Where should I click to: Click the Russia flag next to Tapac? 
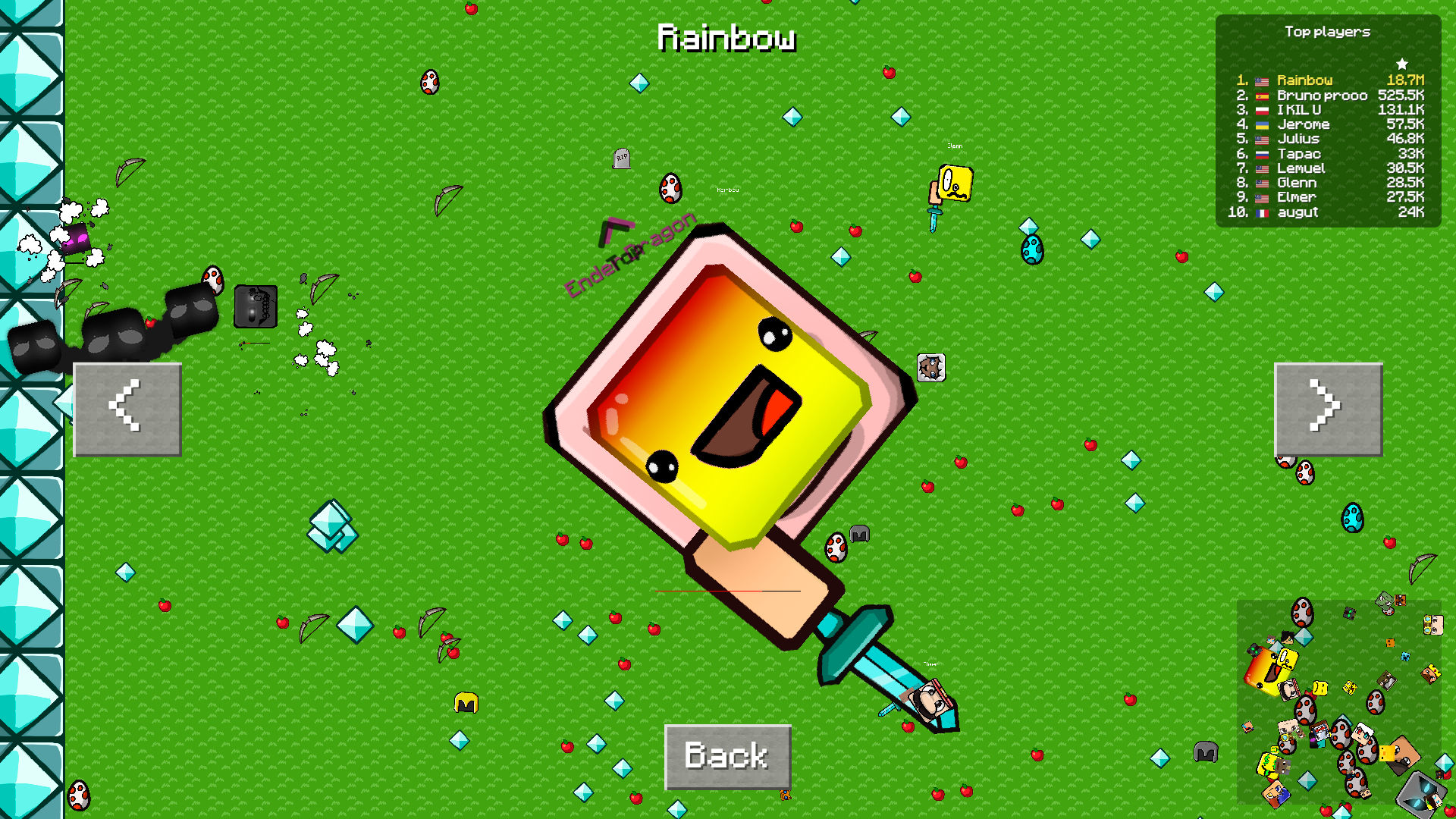(1260, 153)
